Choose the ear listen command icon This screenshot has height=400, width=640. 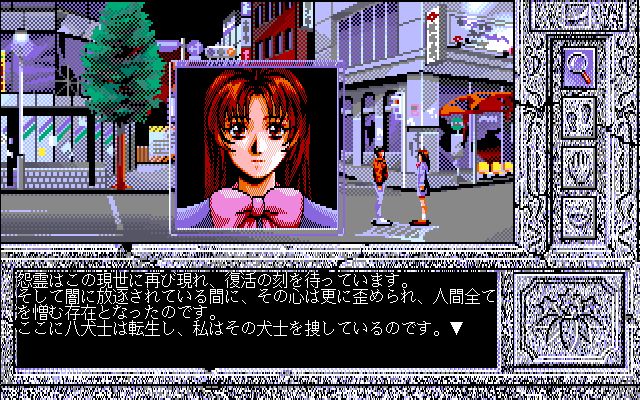point(580,117)
